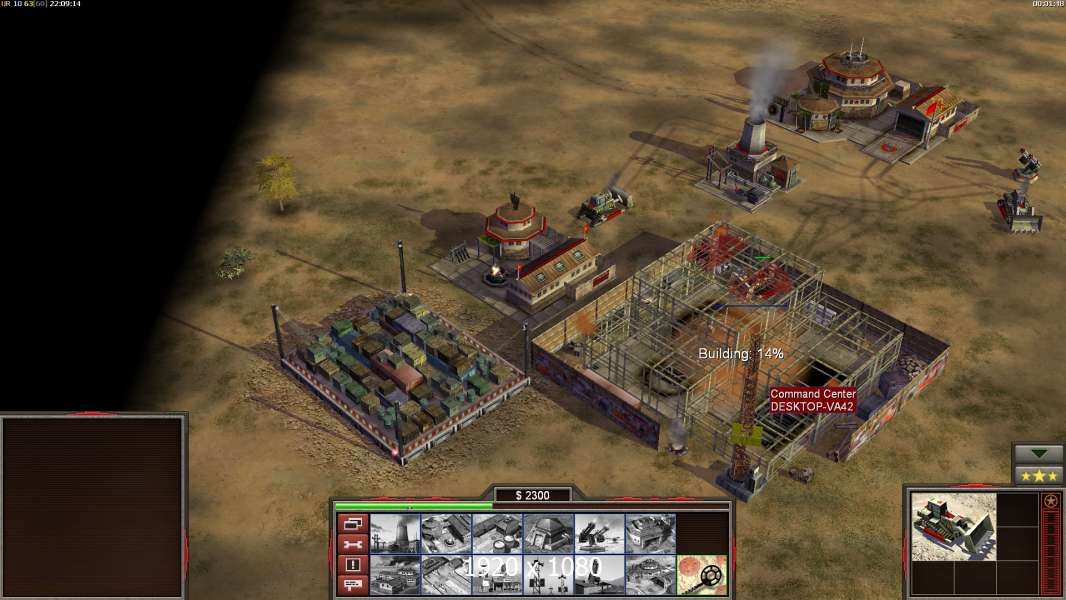1066x600 pixels.
Task: Build a Bunker from the command bar
Action: (548, 534)
